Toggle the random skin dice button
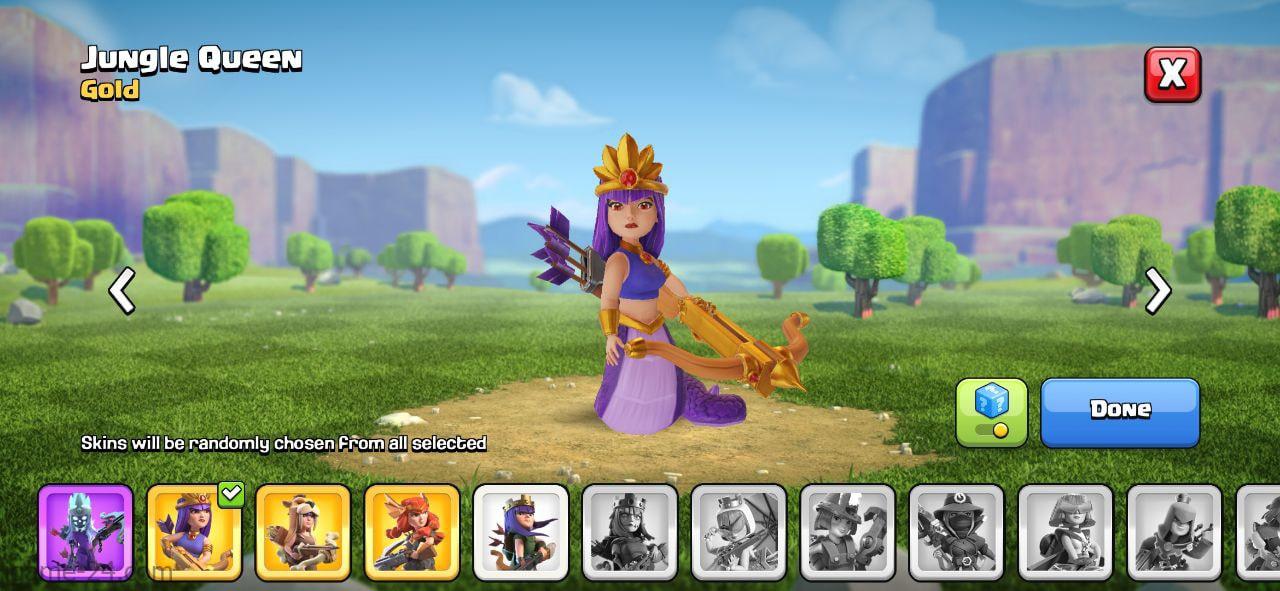The image size is (1280, 591). tap(991, 411)
